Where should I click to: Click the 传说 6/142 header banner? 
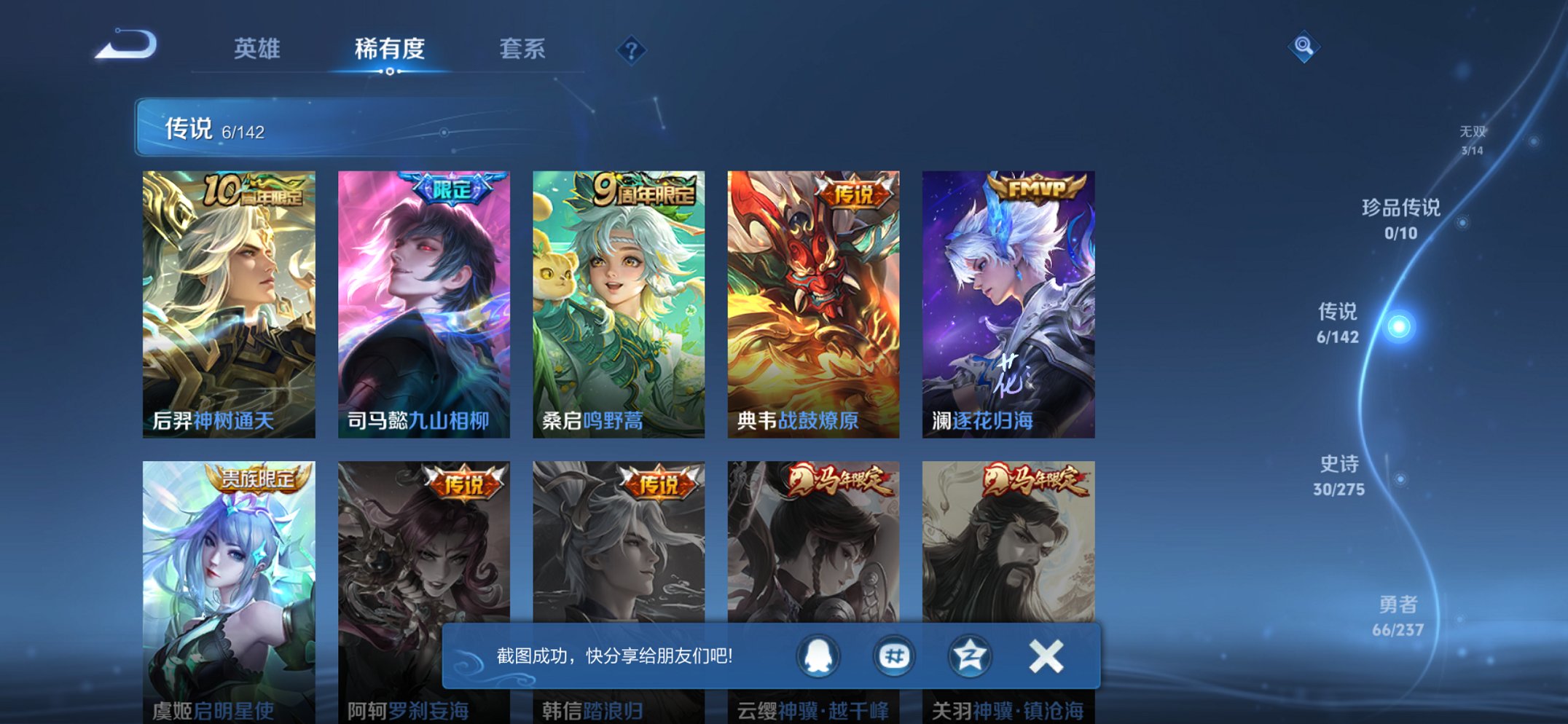(x=364, y=131)
